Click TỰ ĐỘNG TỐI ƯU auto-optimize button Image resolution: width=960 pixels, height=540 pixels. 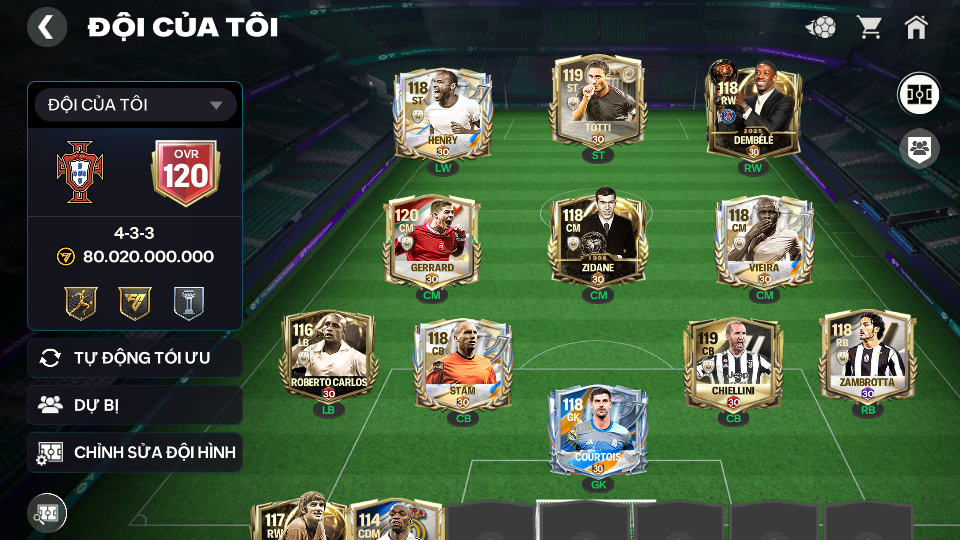pyautogui.click(x=135, y=358)
